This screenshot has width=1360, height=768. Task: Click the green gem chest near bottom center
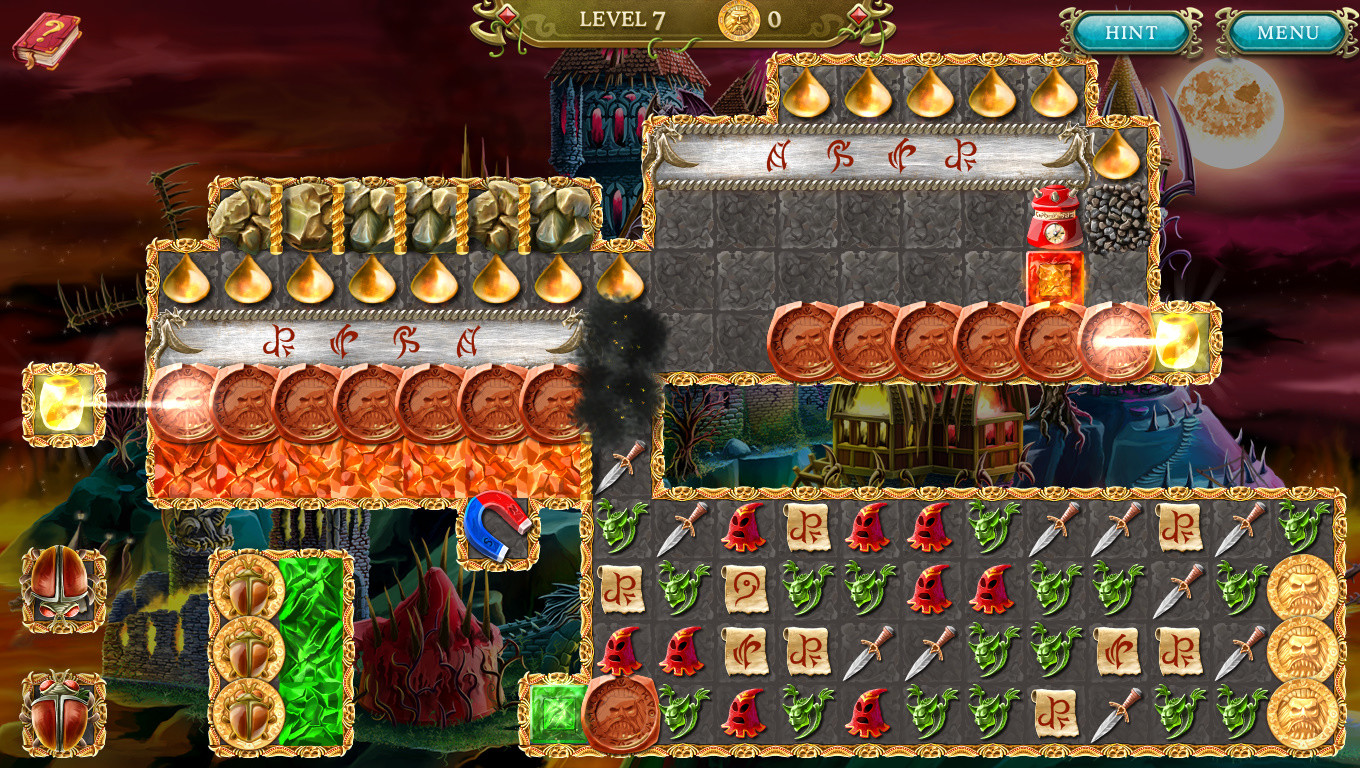[558, 713]
